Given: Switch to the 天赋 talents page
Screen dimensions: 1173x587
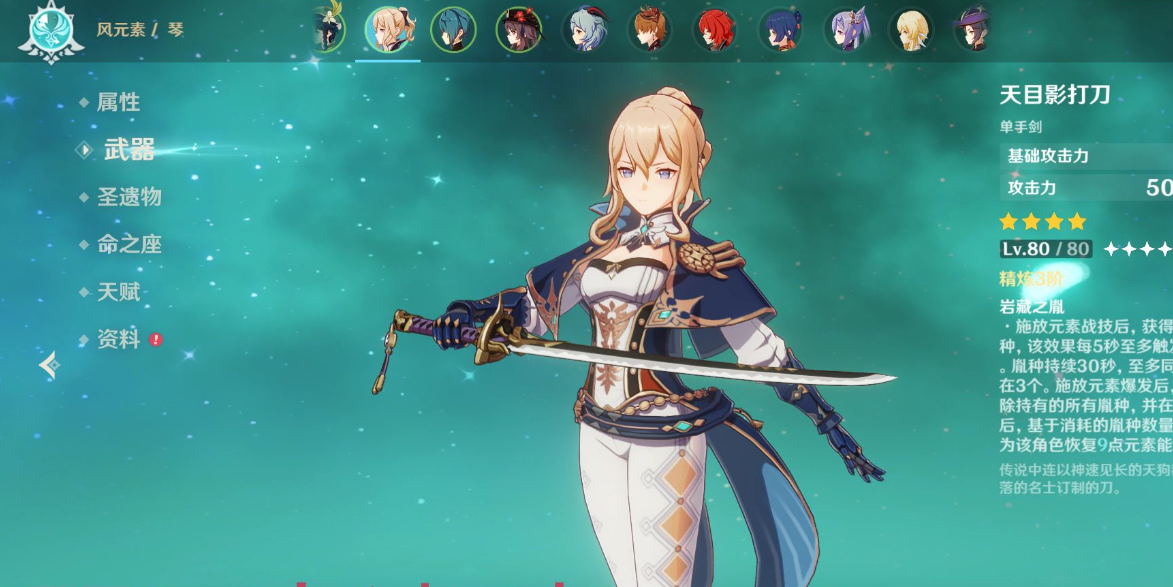Looking at the screenshot, I should 118,293.
